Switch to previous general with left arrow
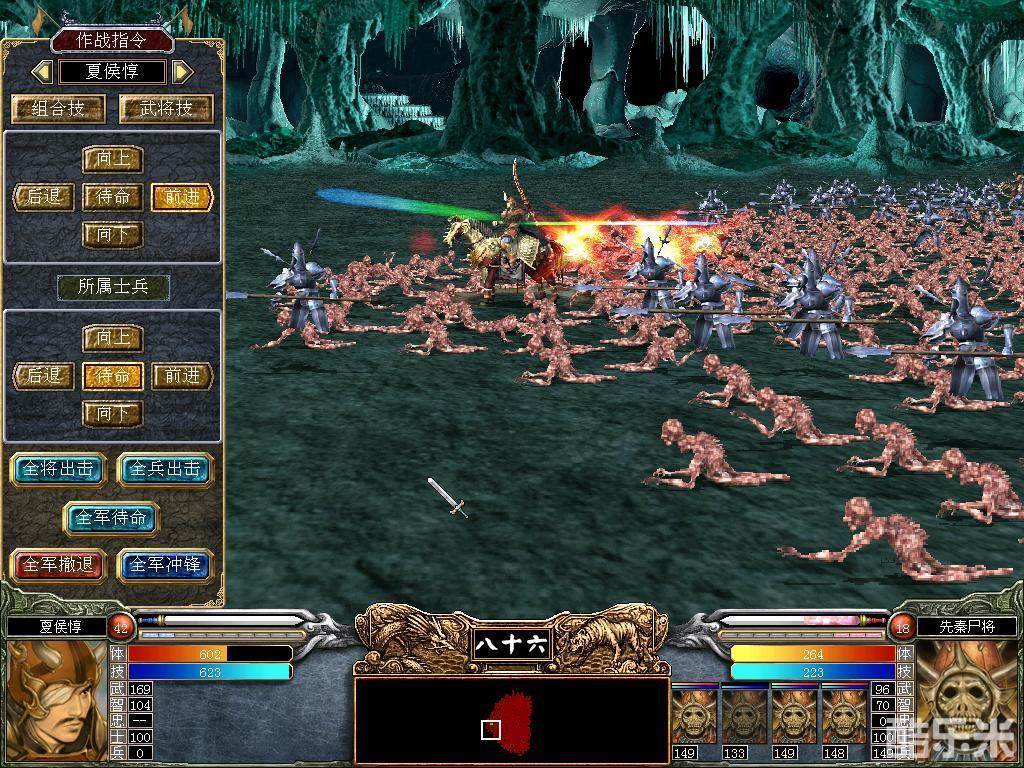The height and width of the screenshot is (768, 1024). (42, 72)
